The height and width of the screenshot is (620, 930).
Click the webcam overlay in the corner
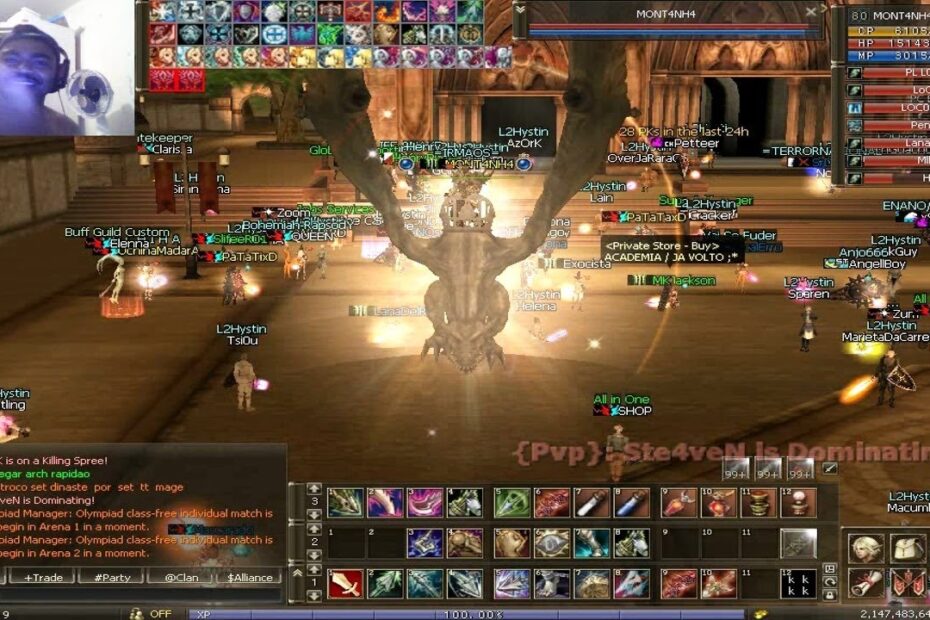click(x=67, y=67)
